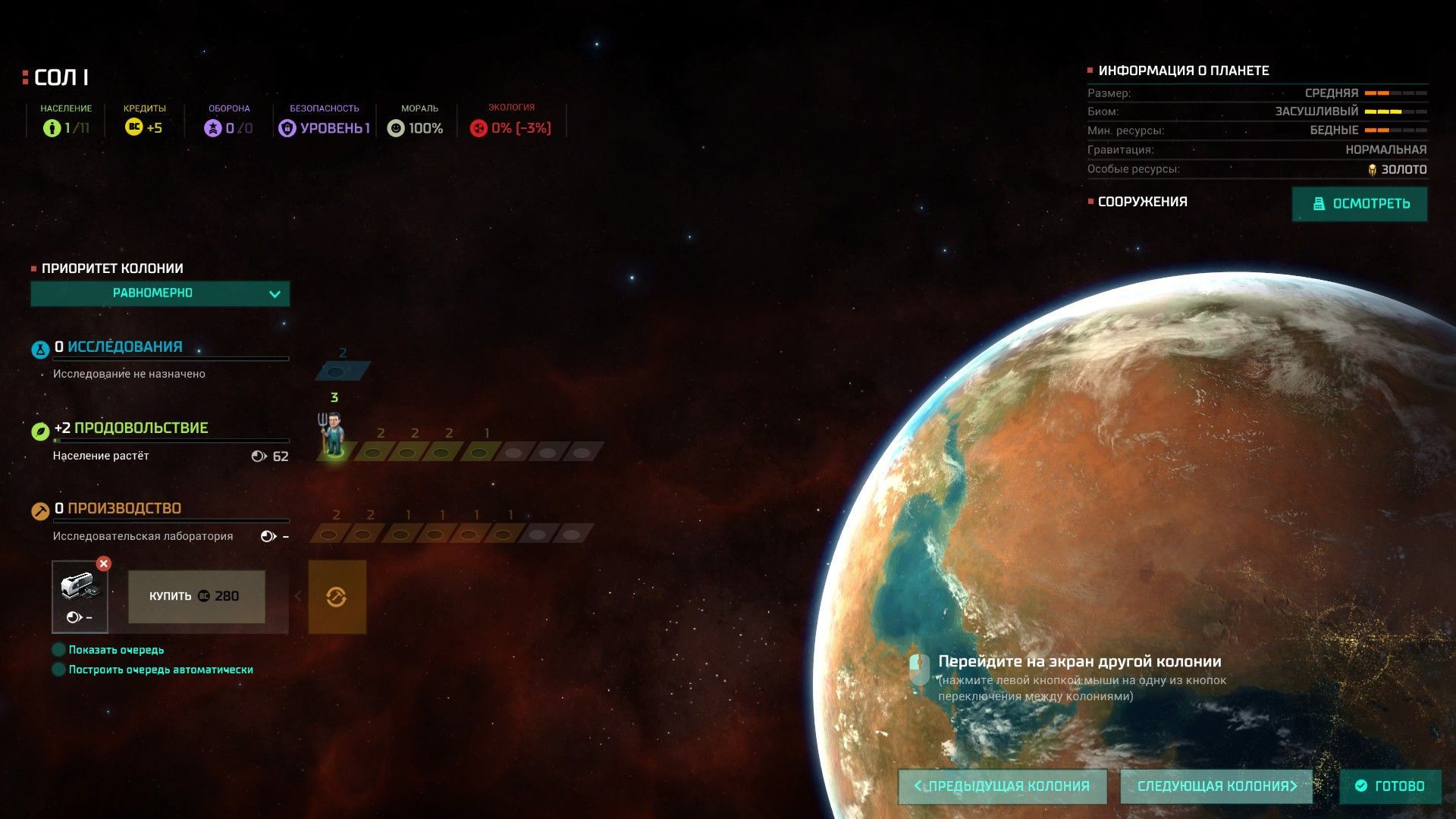Select the research laboratory queue item
This screenshot has width=1456, height=819.
pyautogui.click(x=80, y=597)
